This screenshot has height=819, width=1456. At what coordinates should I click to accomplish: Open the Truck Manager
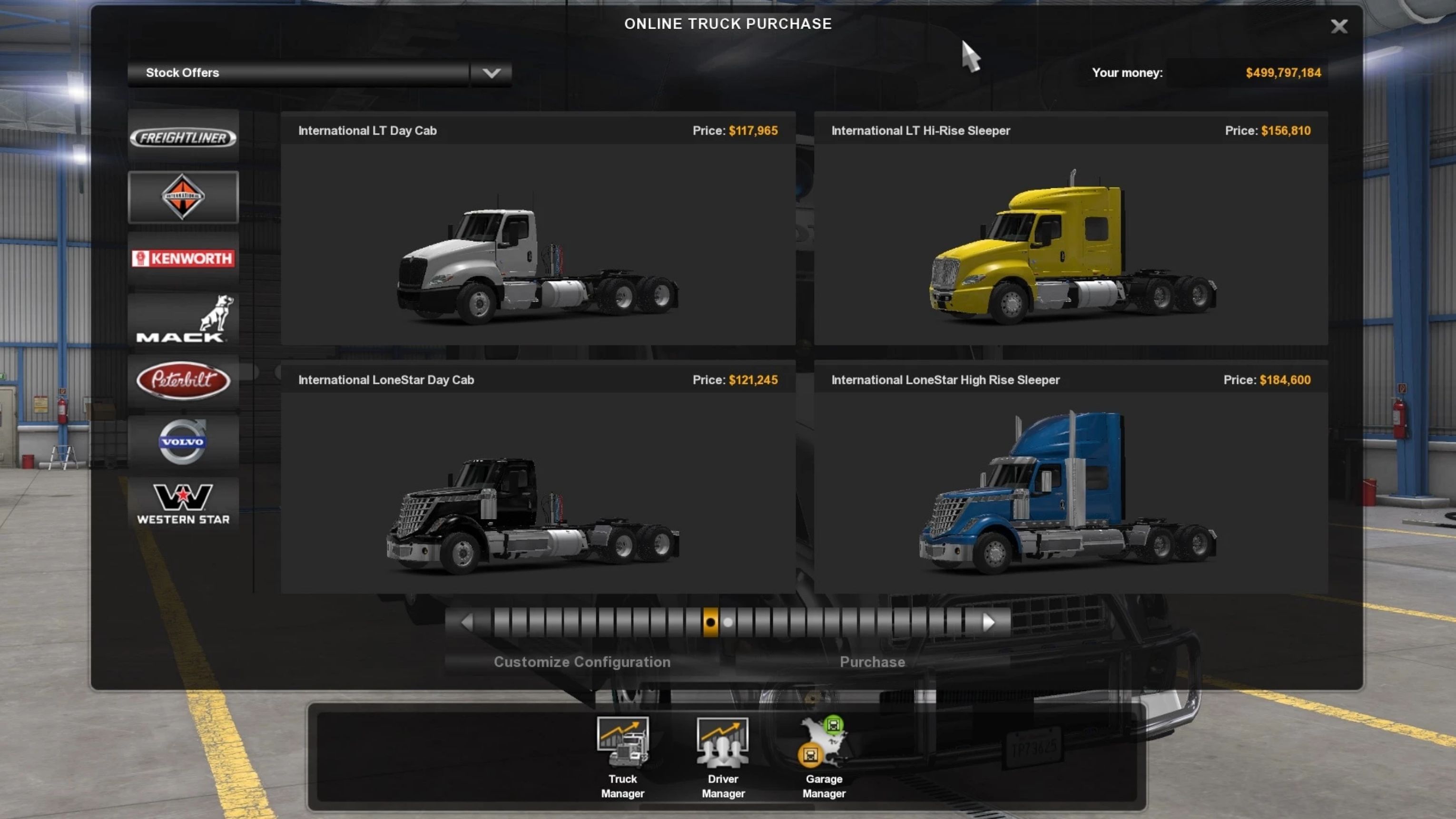(x=622, y=757)
